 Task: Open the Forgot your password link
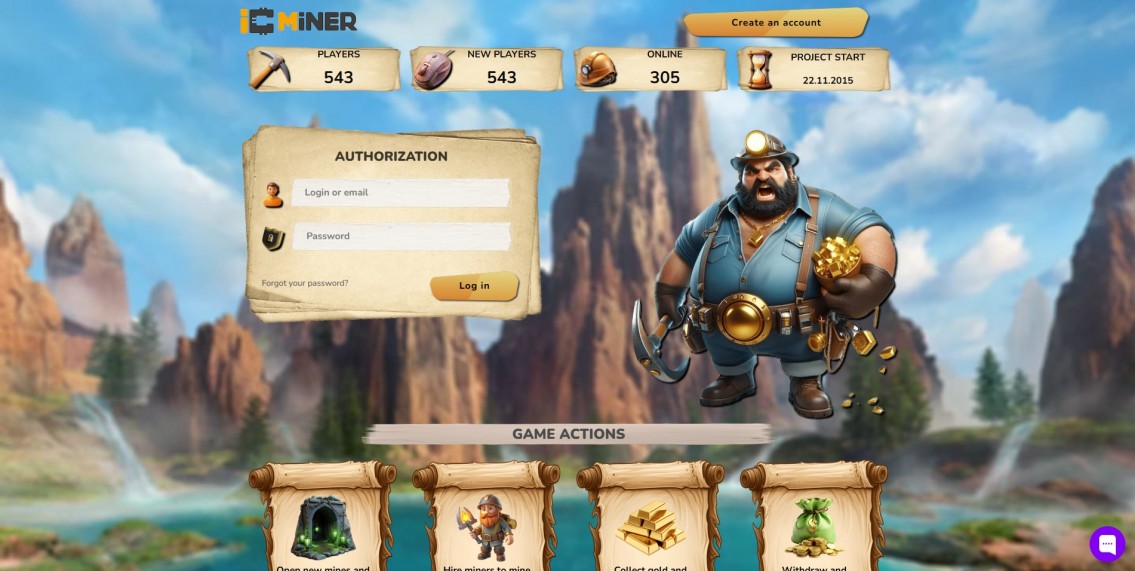point(305,283)
